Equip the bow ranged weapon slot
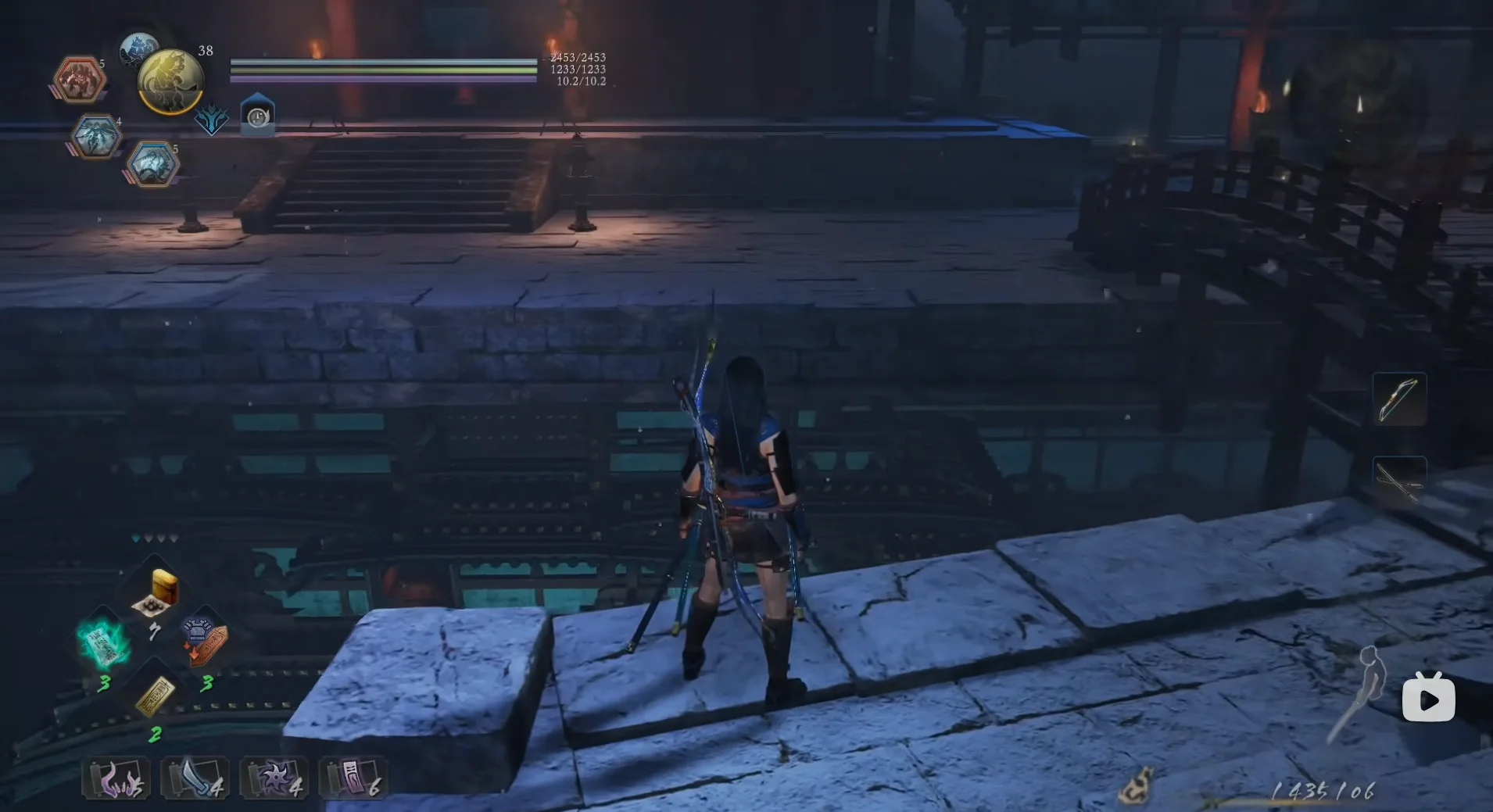The width and height of the screenshot is (1493, 812). pyautogui.click(x=1398, y=399)
